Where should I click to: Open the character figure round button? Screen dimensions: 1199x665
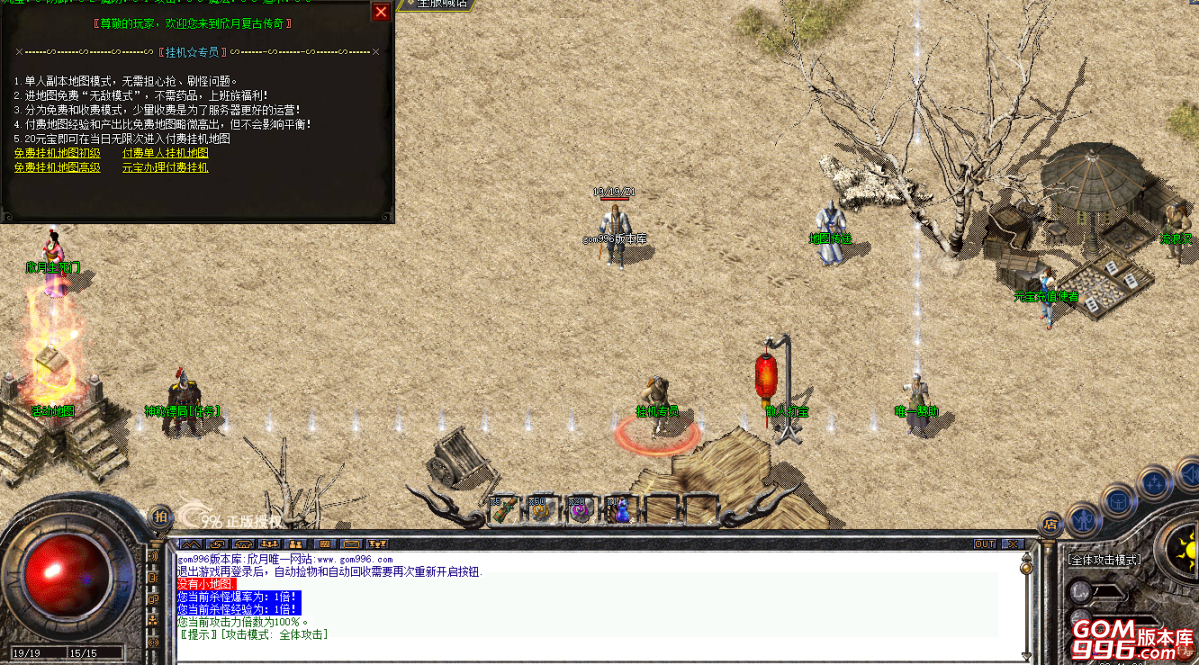click(1084, 518)
